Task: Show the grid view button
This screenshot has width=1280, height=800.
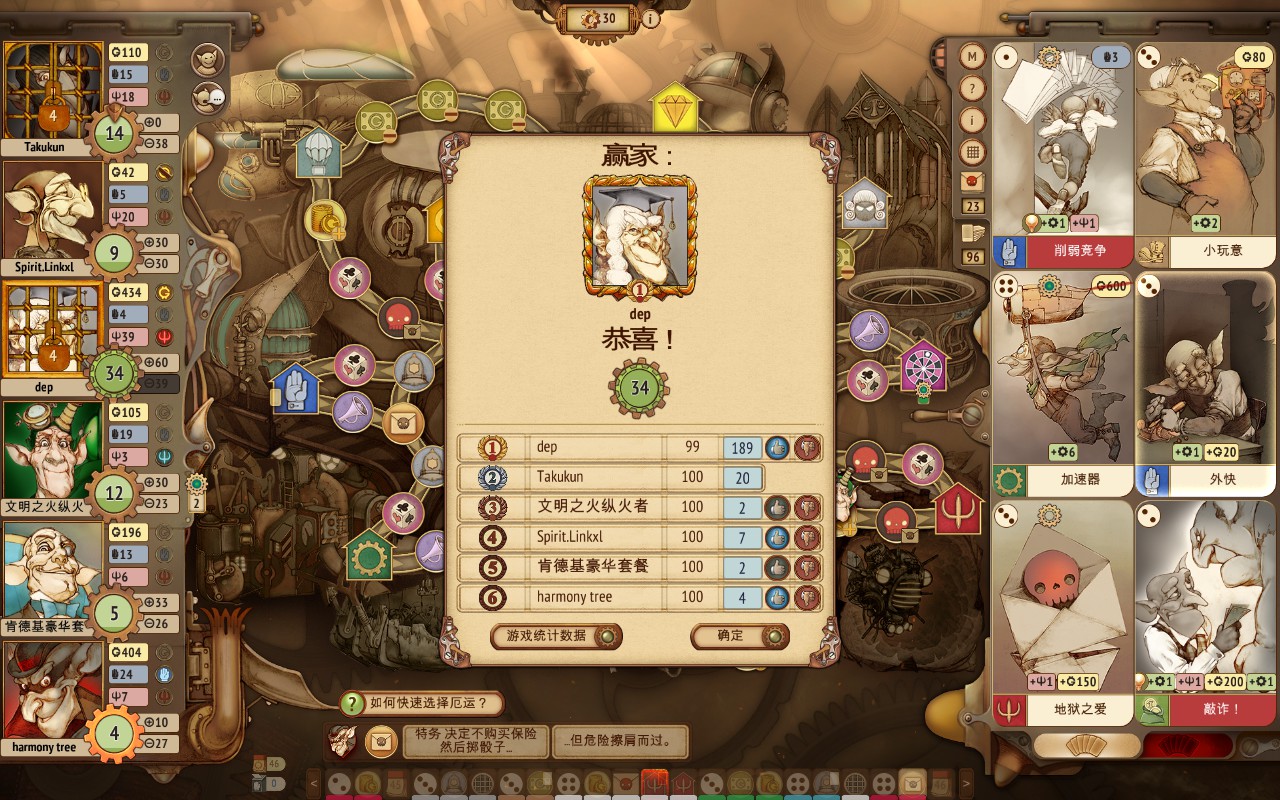Action: point(972,152)
